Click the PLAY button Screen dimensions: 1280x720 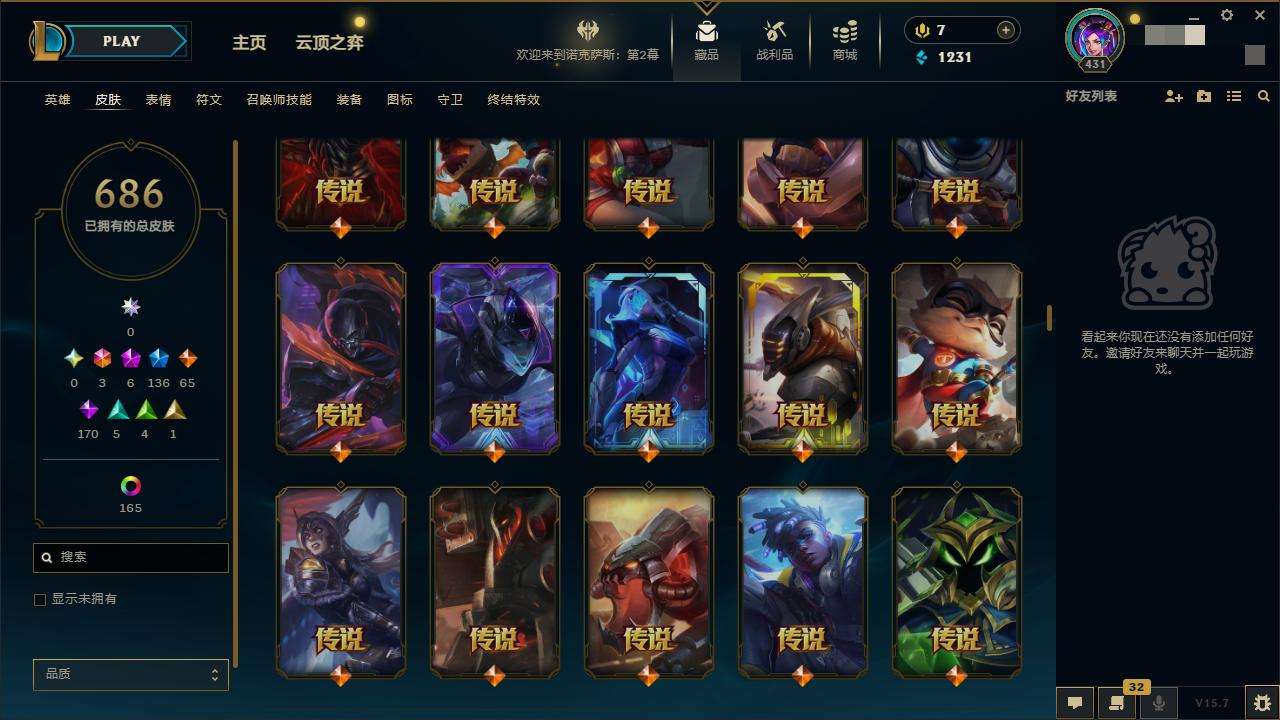122,41
